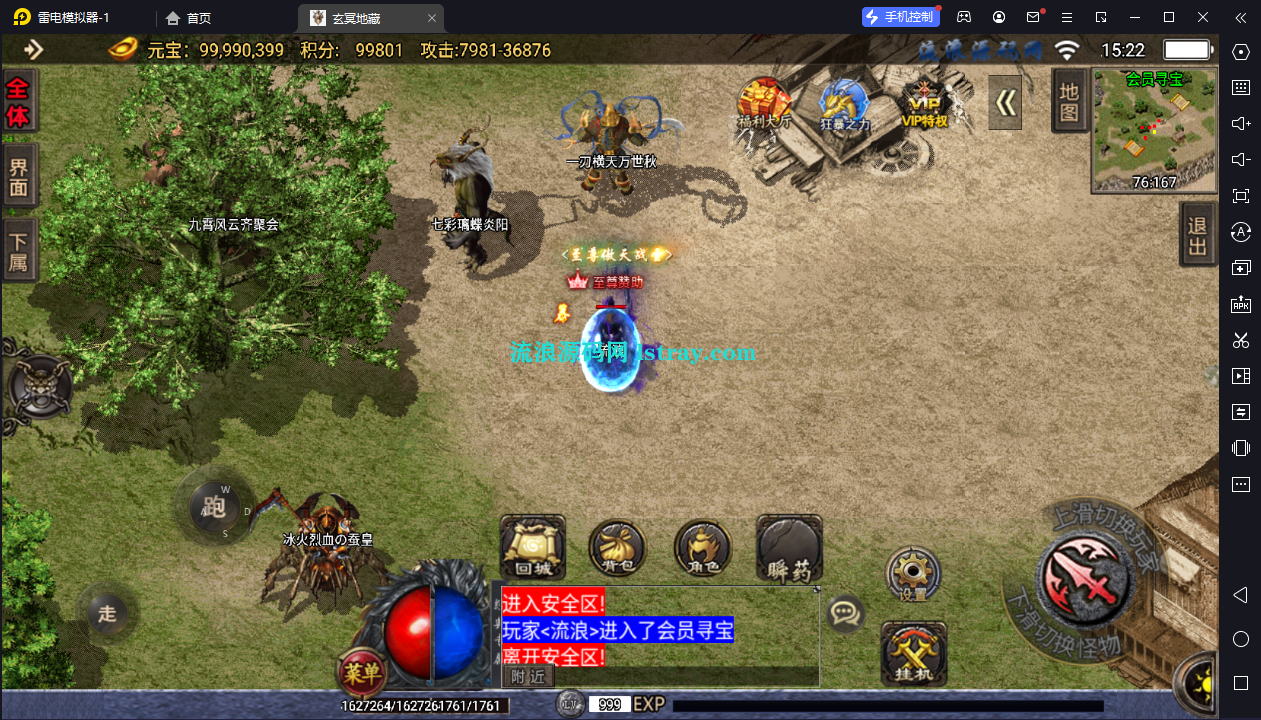Click the 会员寻宝 minimap
The image size is (1261, 720).
1154,129
